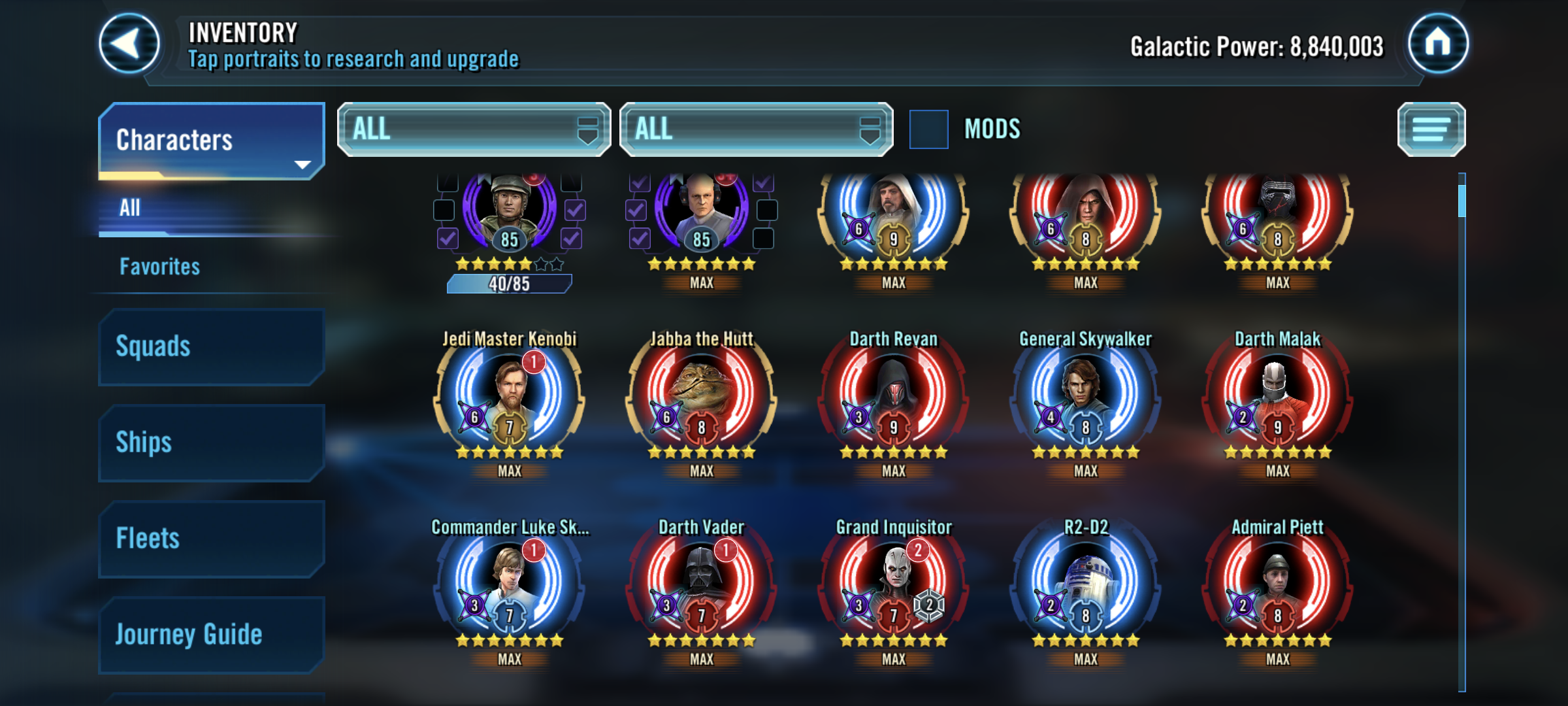Screen dimensions: 1568x706
Task: Open the sort options list button
Action: 1431,129
